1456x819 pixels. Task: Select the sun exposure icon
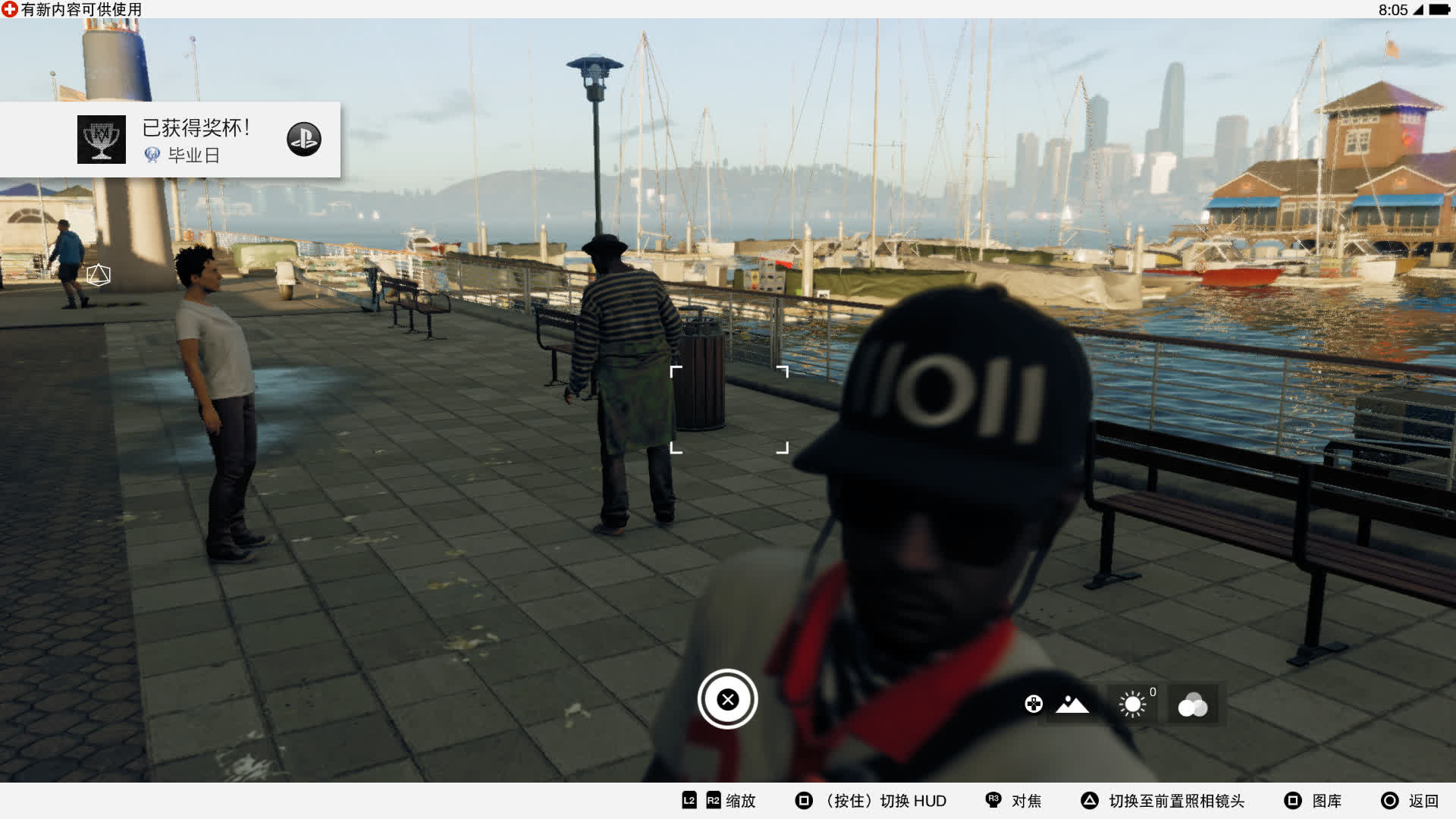pyautogui.click(x=1131, y=704)
